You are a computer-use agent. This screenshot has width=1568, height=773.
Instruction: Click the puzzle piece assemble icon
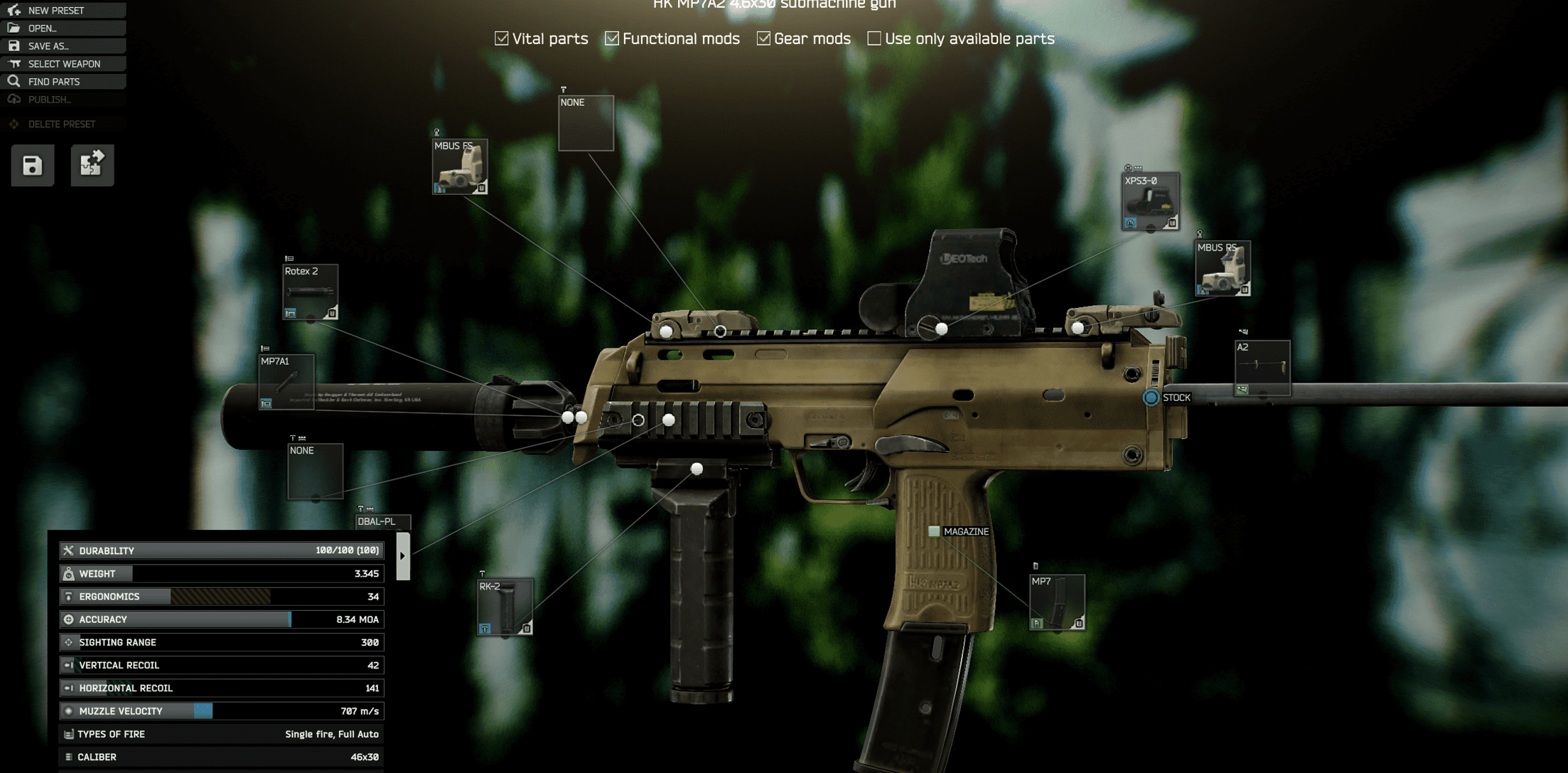pyautogui.click(x=92, y=164)
